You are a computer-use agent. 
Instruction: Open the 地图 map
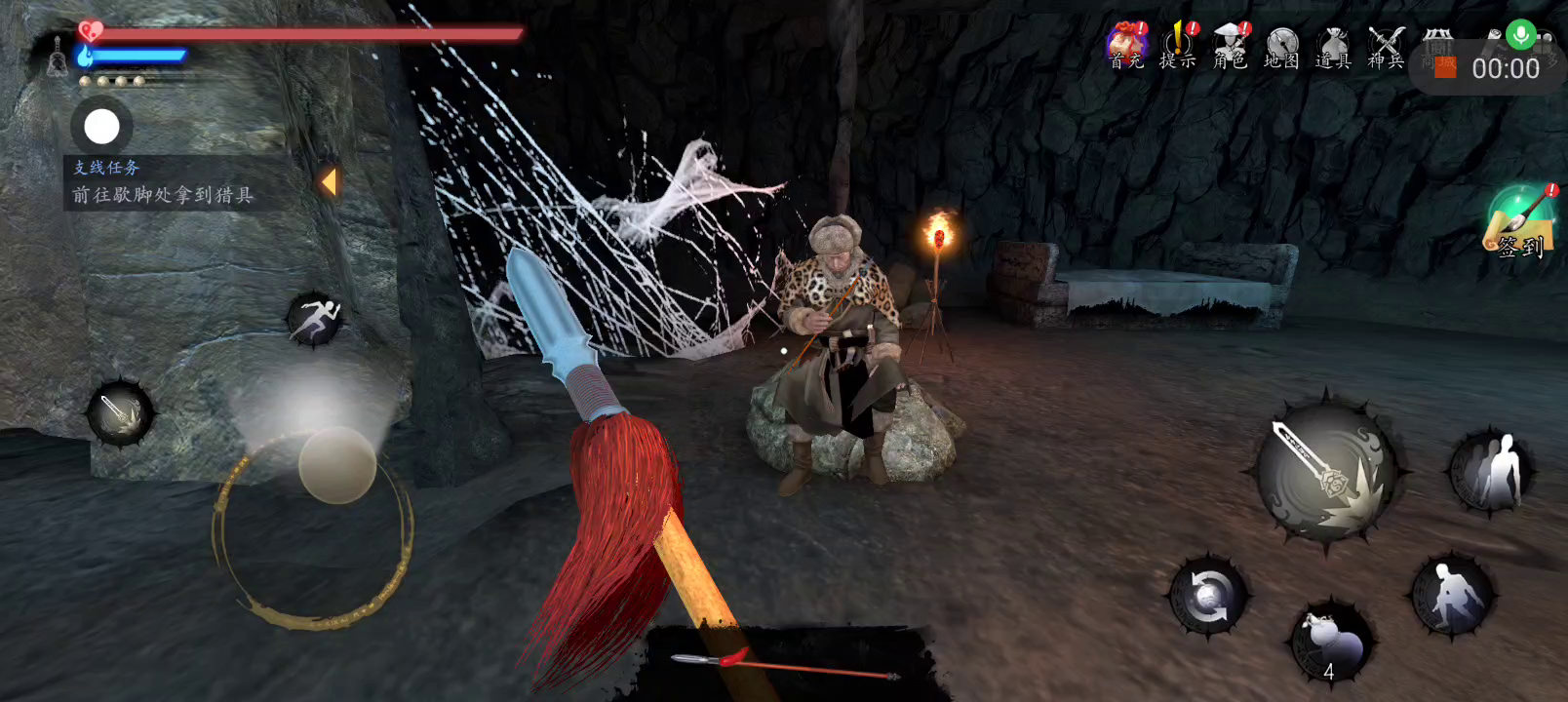tap(1282, 46)
